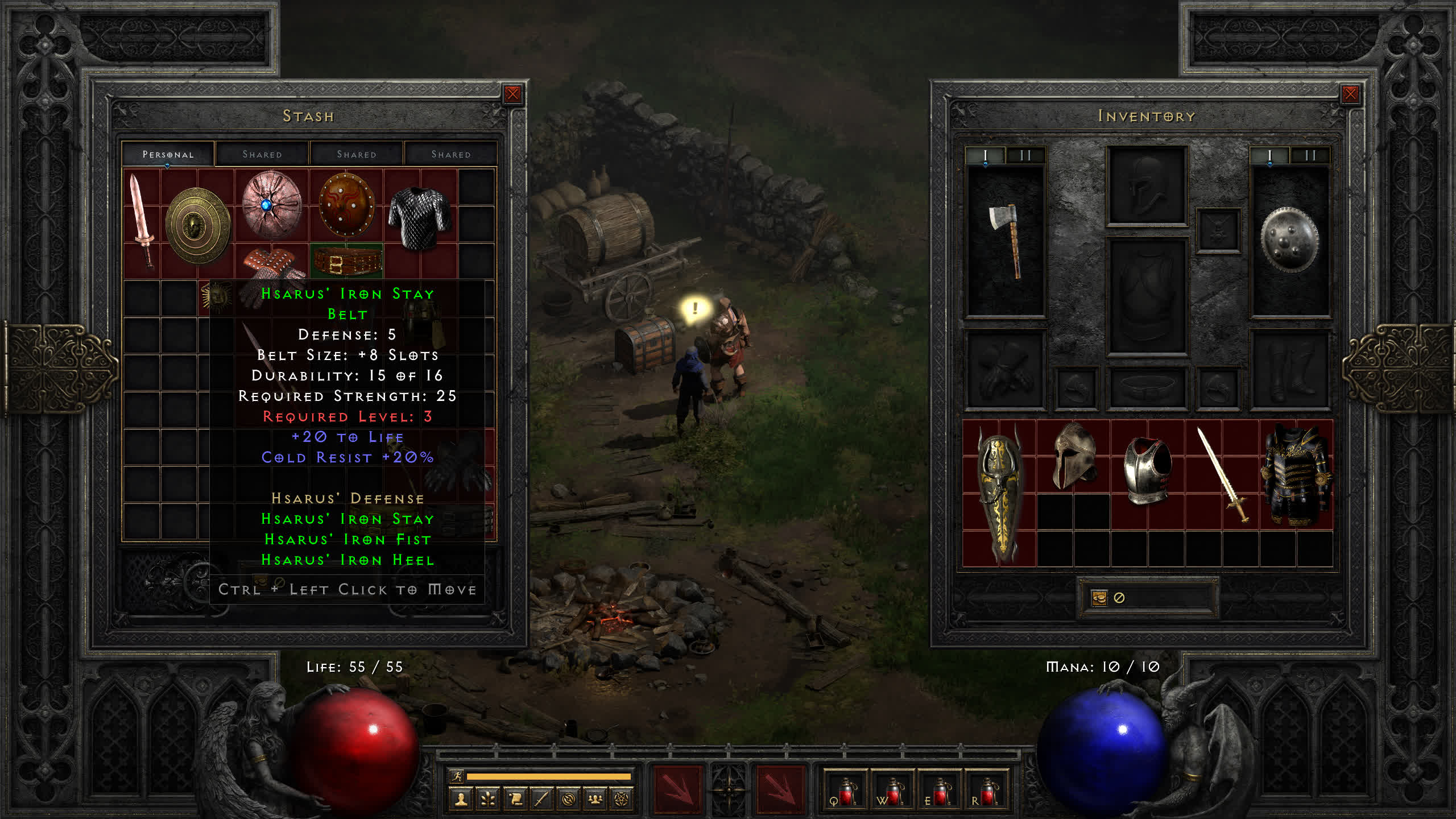Open the character sheet from the mini panel
This screenshot has width=1456, height=819.
pos(461,800)
